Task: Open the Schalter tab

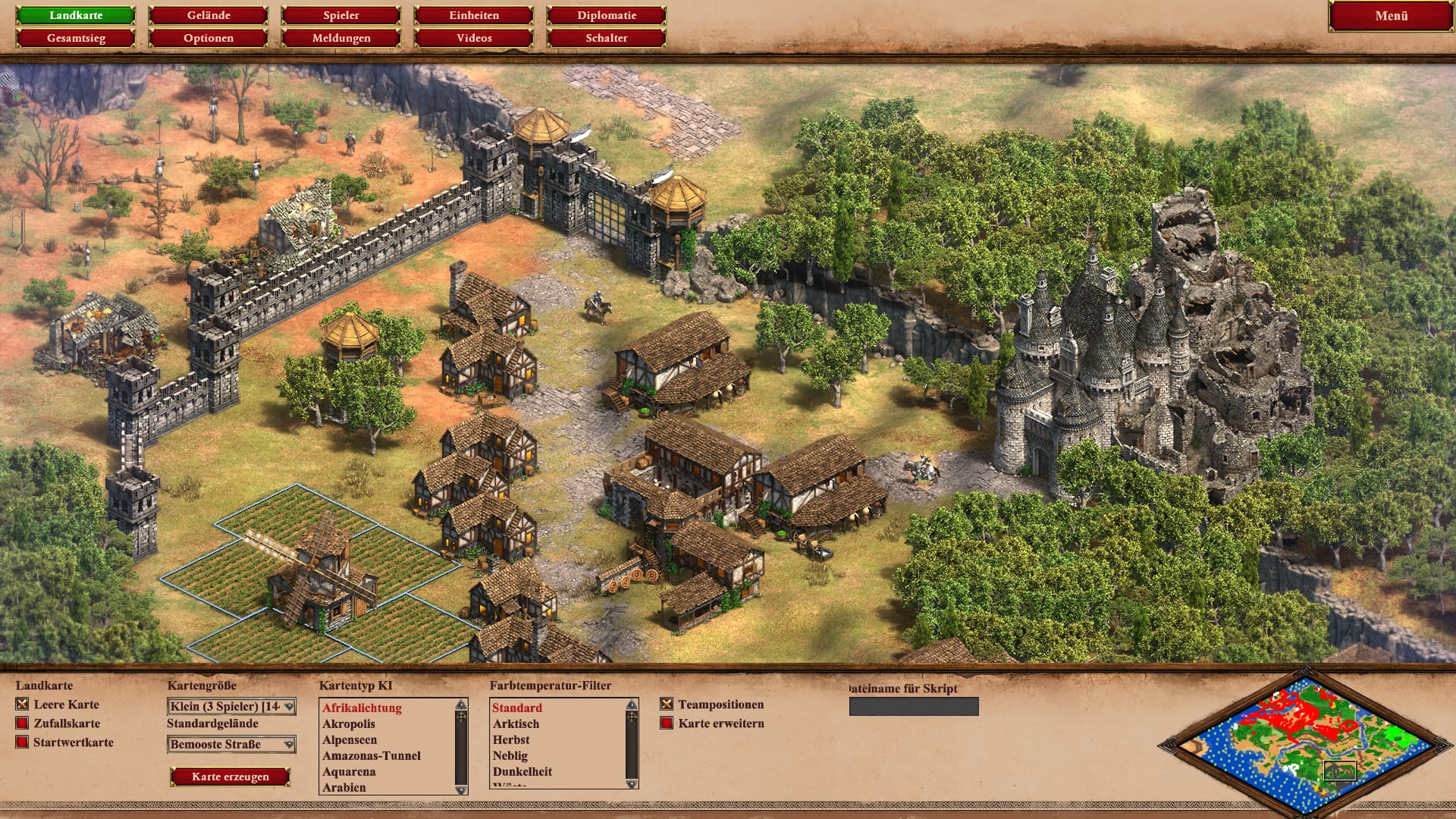Action: 607,38
